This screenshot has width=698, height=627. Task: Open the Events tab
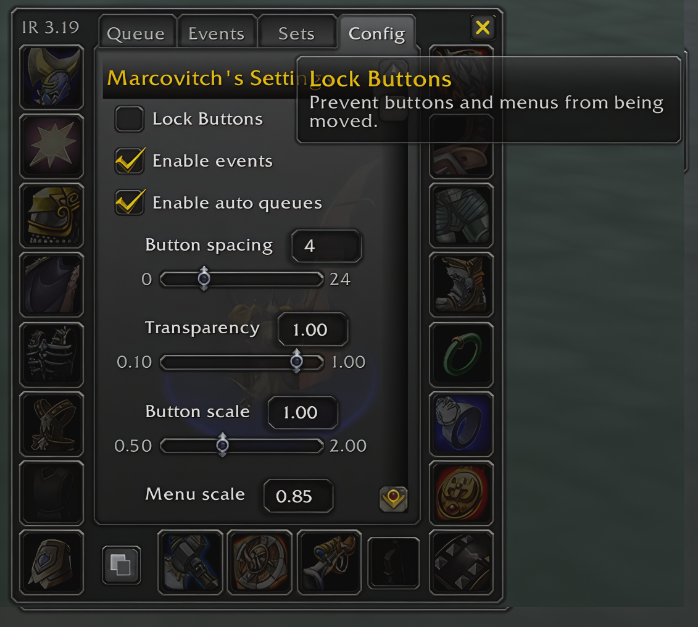tap(216, 33)
